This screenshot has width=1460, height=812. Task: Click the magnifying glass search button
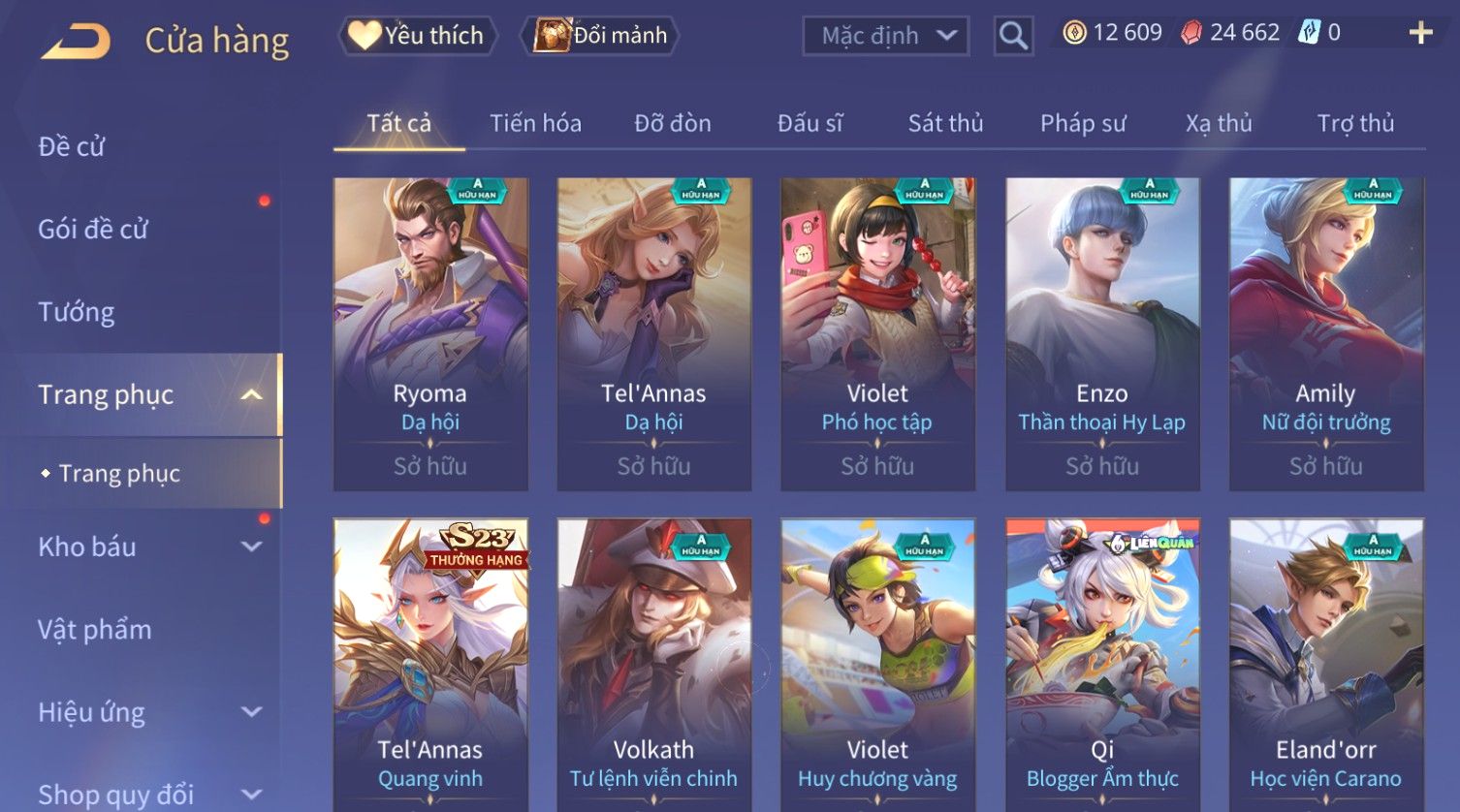1013,37
